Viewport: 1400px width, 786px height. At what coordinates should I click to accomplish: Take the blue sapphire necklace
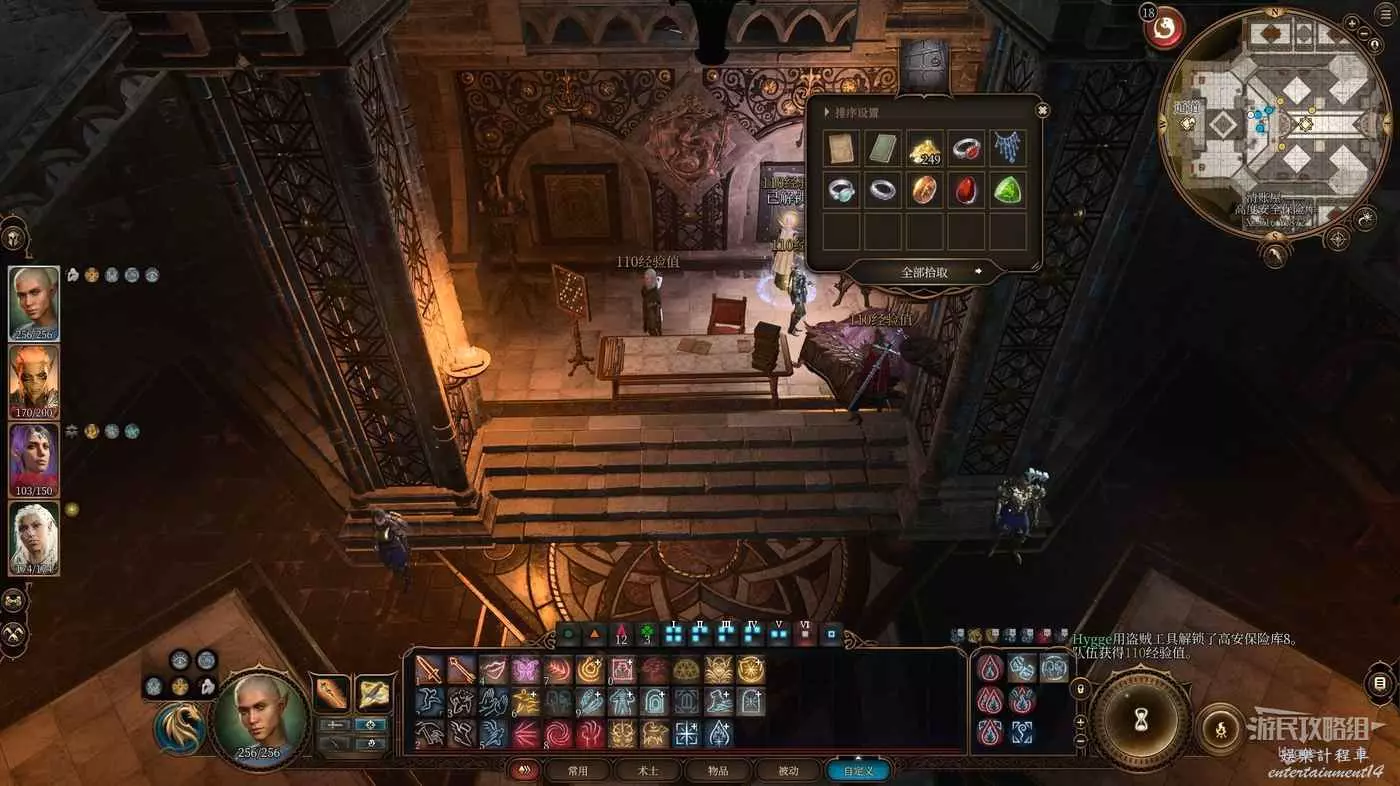(x=1008, y=149)
